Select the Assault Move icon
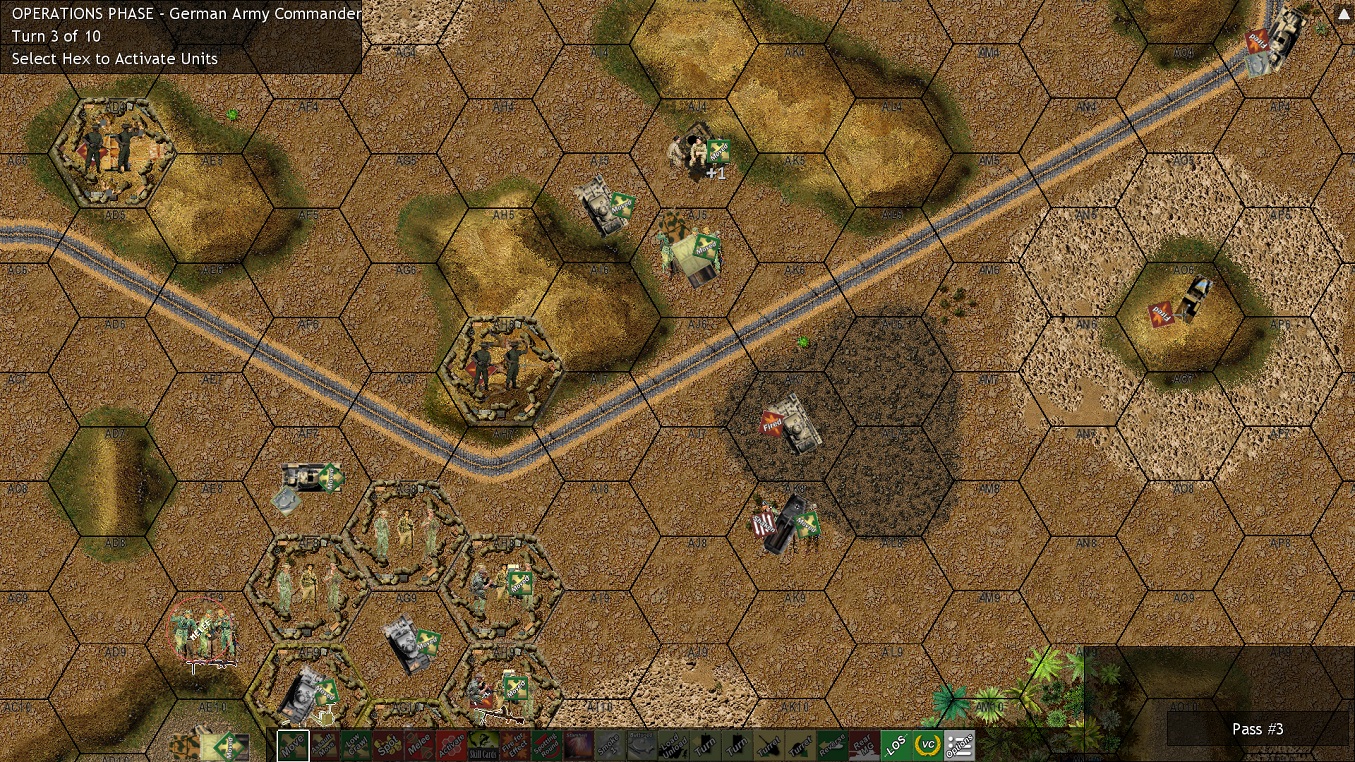 (x=324, y=744)
